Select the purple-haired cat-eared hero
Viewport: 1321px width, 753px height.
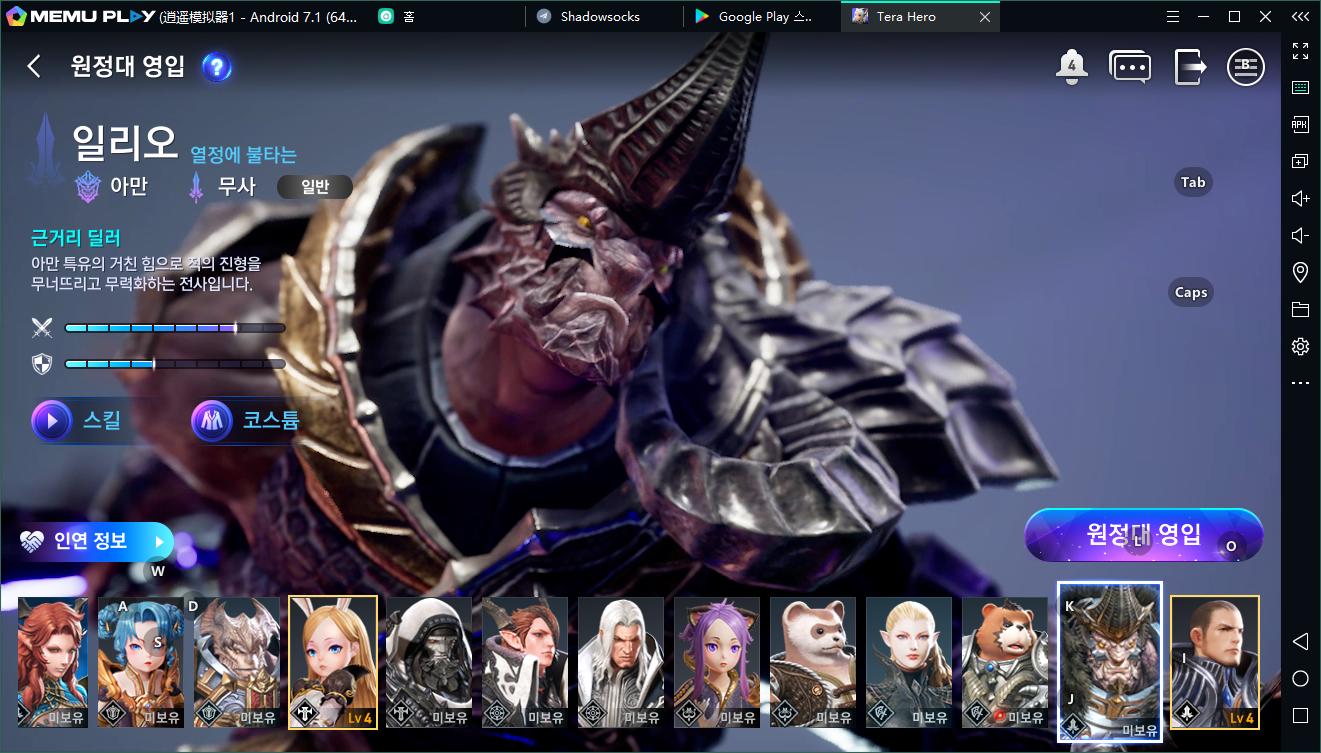point(717,662)
